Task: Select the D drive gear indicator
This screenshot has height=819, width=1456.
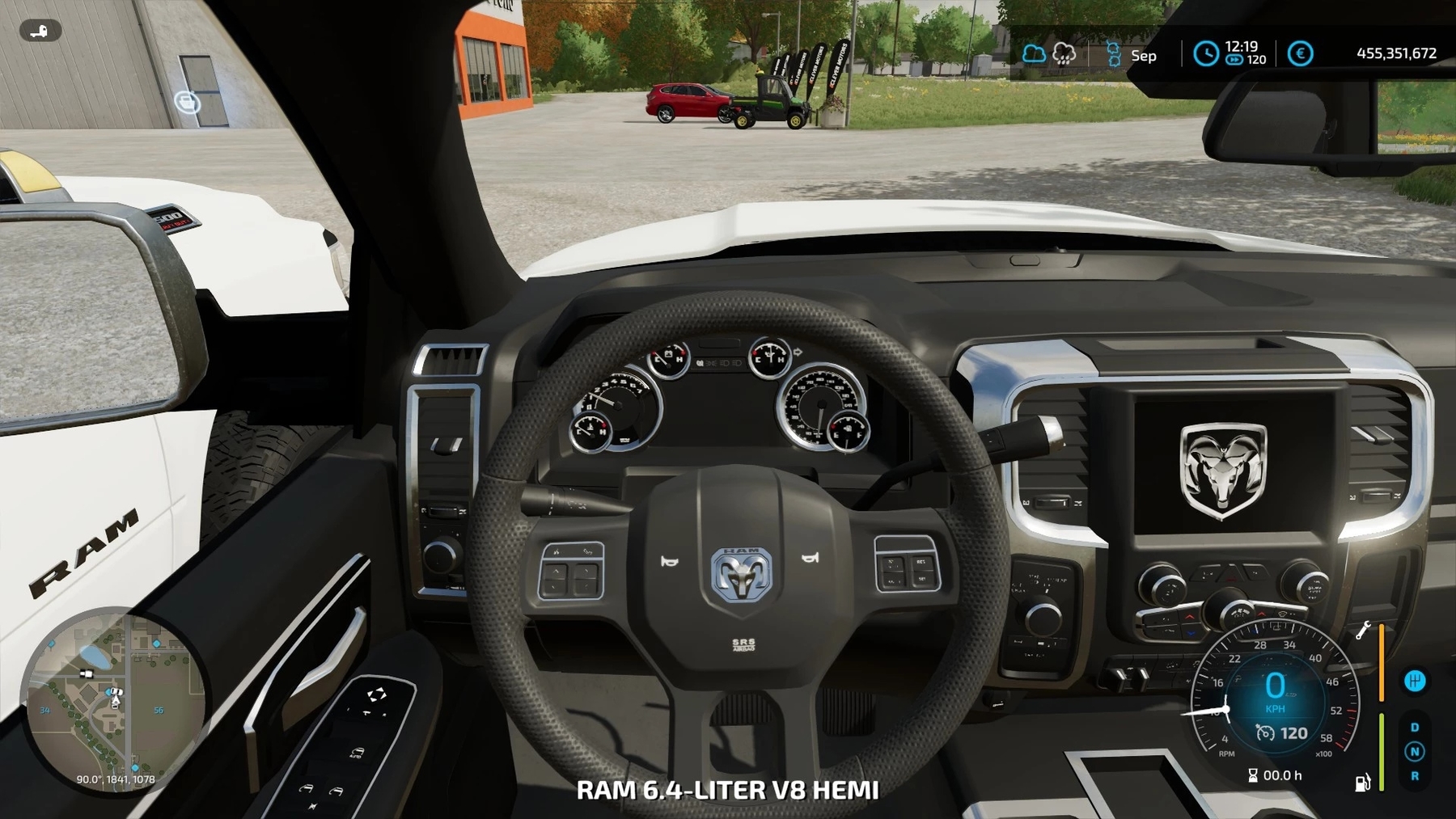Action: click(1415, 728)
